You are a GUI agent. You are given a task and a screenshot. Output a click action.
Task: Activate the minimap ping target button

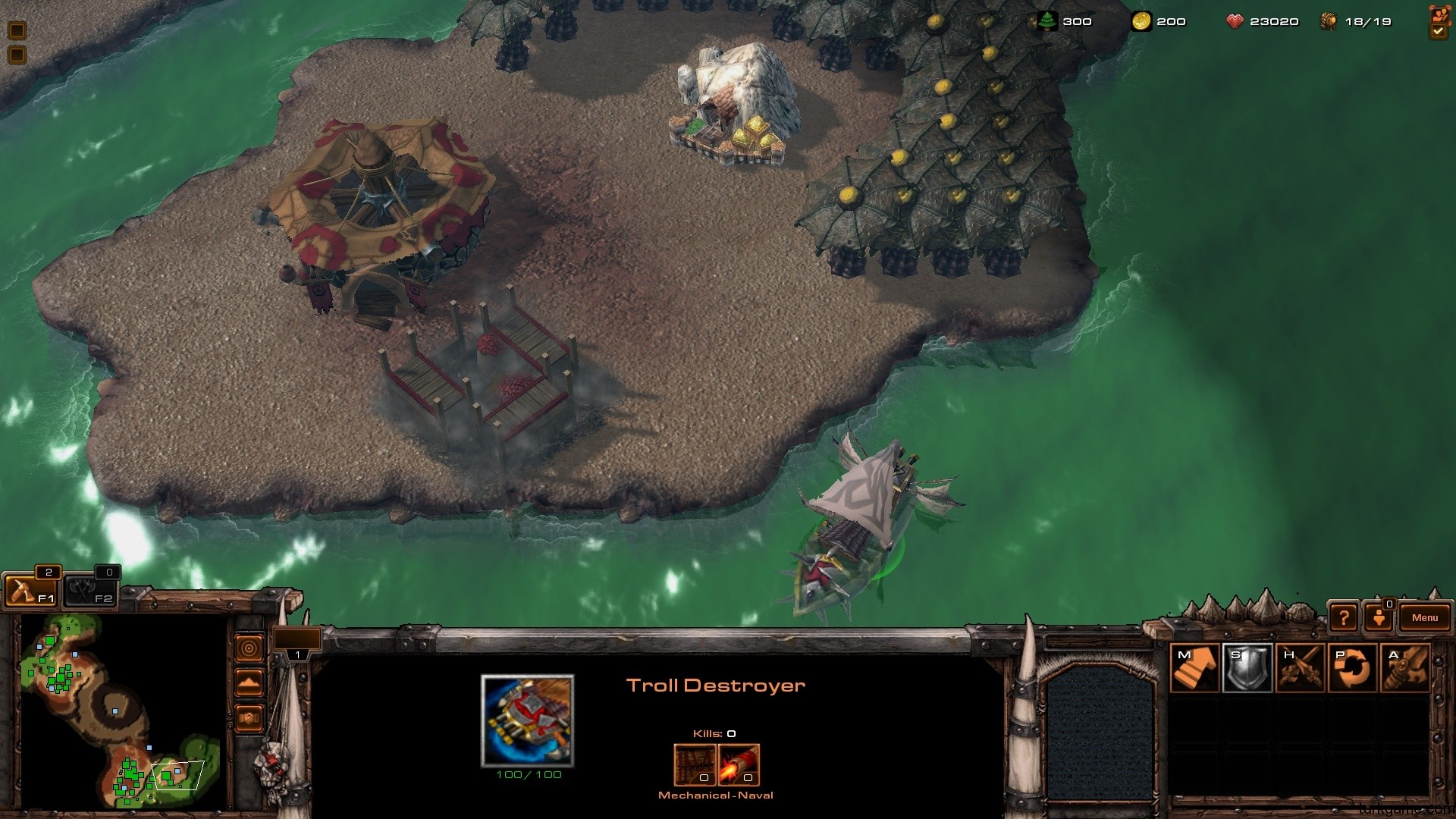coord(249,648)
